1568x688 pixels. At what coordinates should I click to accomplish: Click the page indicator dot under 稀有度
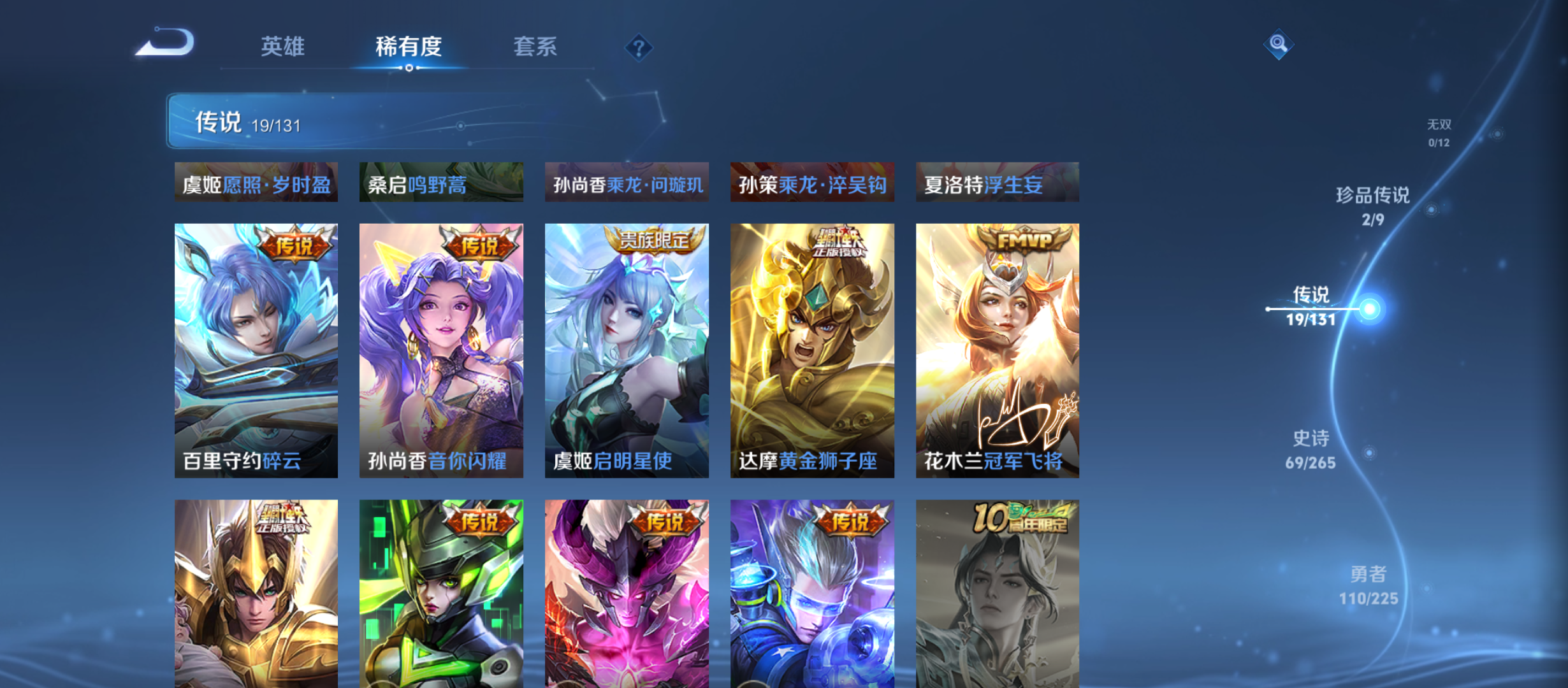pos(409,68)
